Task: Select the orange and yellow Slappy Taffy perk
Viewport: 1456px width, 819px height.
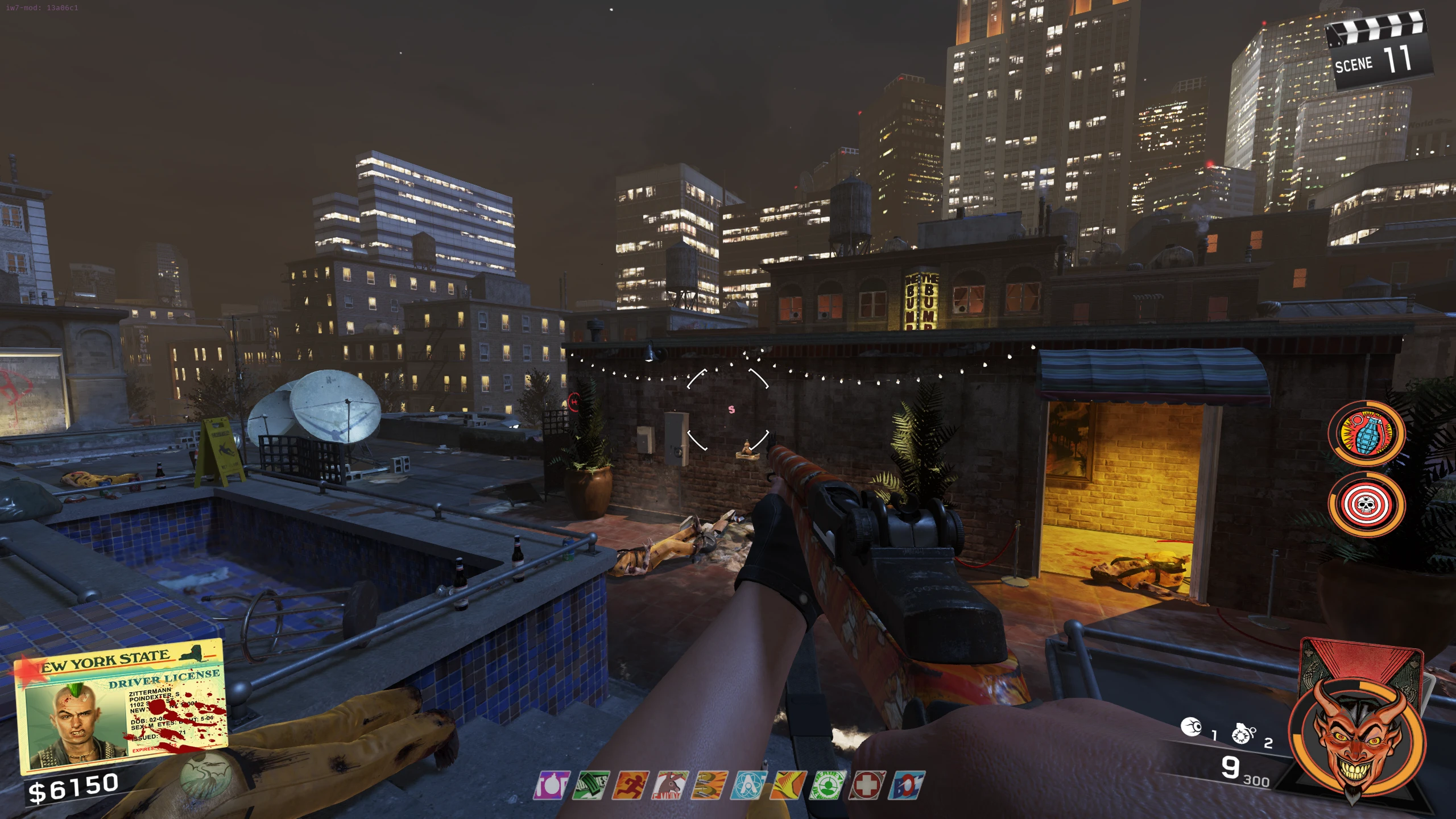Action: coord(788,785)
